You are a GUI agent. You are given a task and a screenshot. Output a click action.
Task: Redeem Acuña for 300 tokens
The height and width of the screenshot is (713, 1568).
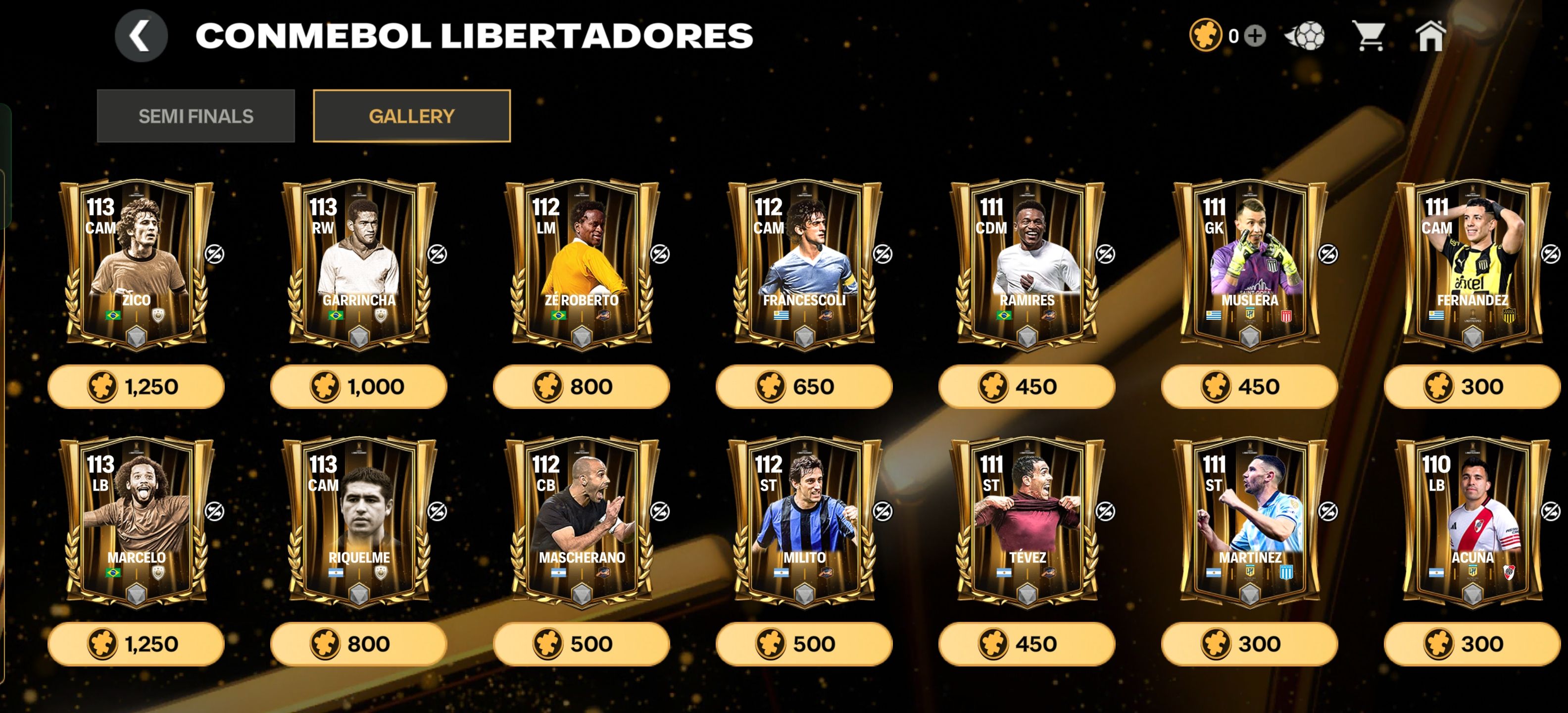1472,644
